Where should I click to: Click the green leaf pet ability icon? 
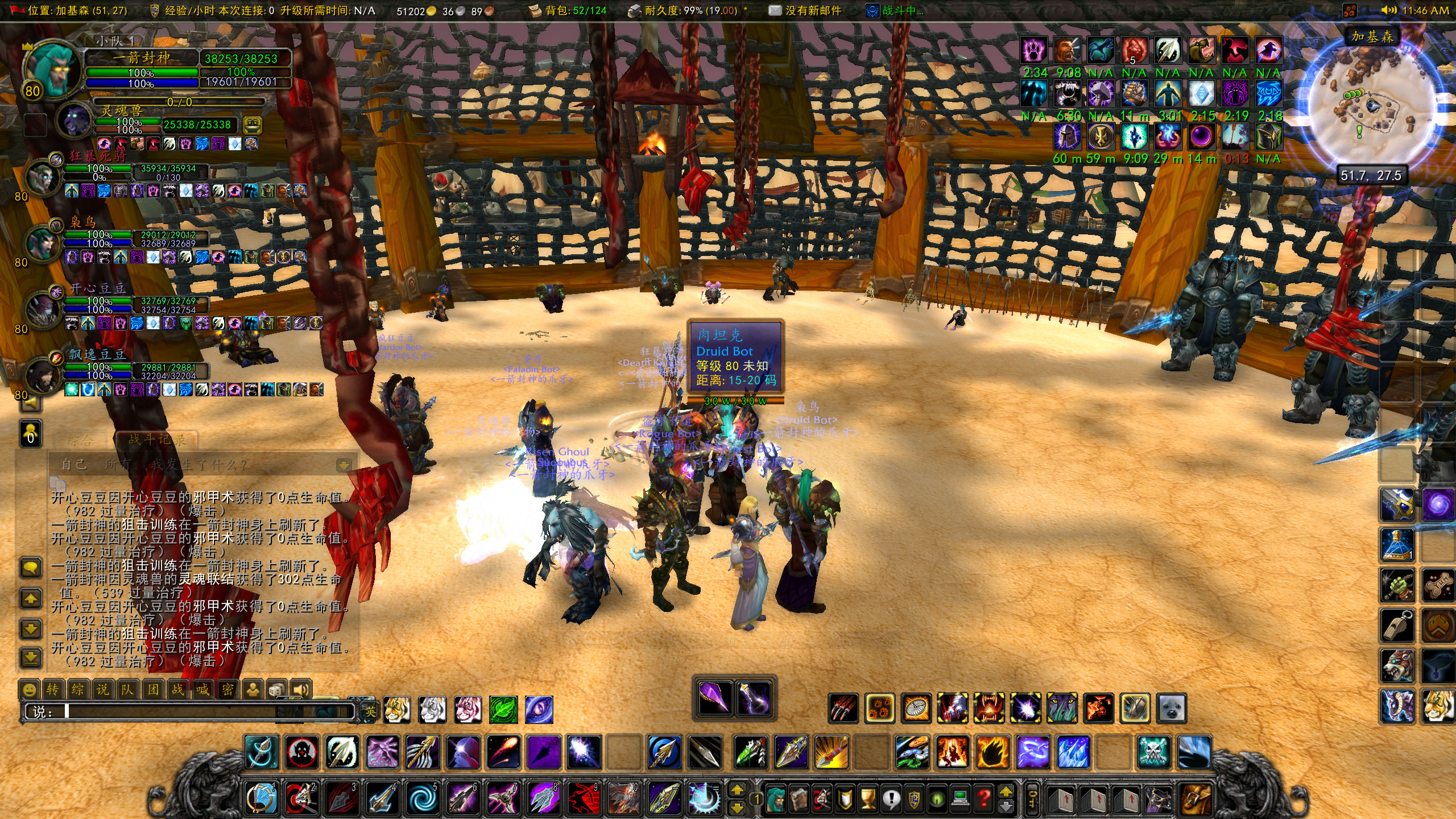click(503, 710)
